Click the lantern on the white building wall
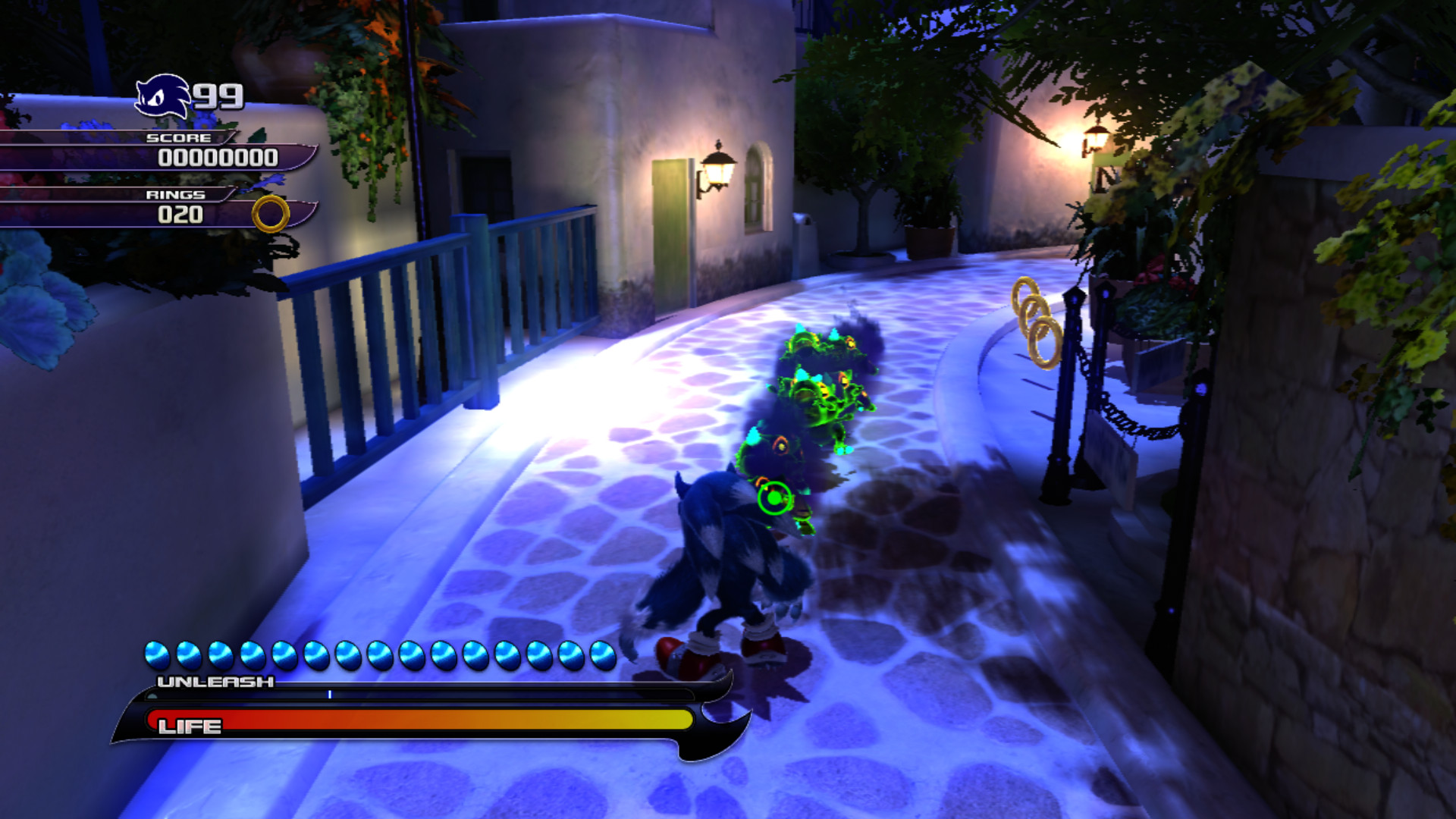Screen dimensions: 1456x819 [x=717, y=167]
